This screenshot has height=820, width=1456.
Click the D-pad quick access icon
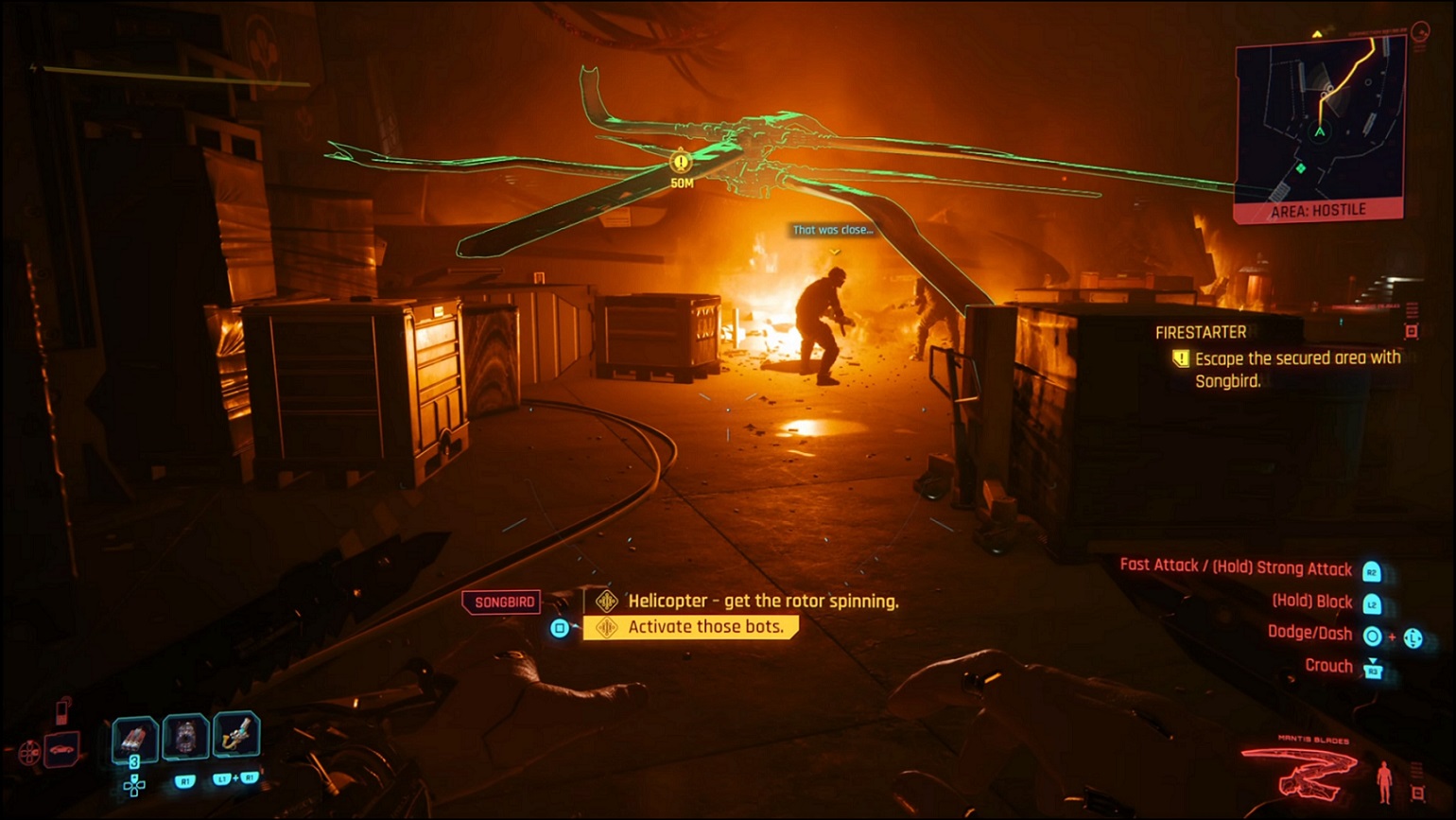134,784
